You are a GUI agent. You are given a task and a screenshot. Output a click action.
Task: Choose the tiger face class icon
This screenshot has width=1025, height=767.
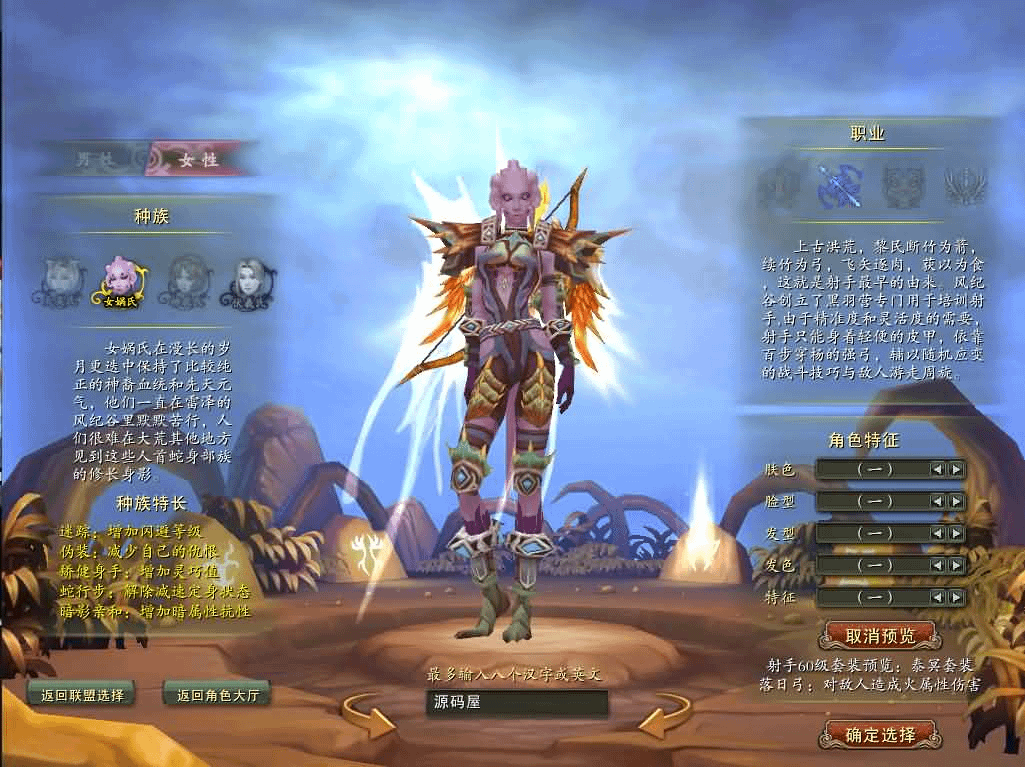pyautogui.click(x=901, y=186)
